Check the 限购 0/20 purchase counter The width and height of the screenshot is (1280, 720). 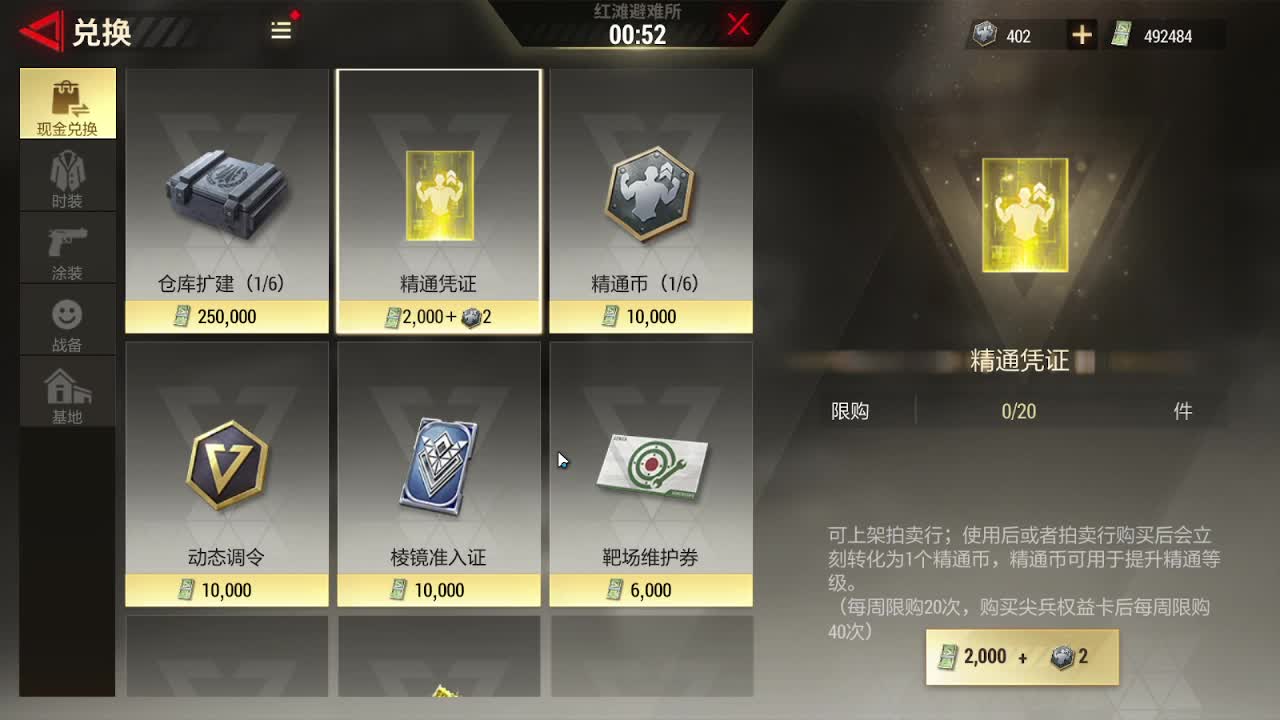(1019, 410)
